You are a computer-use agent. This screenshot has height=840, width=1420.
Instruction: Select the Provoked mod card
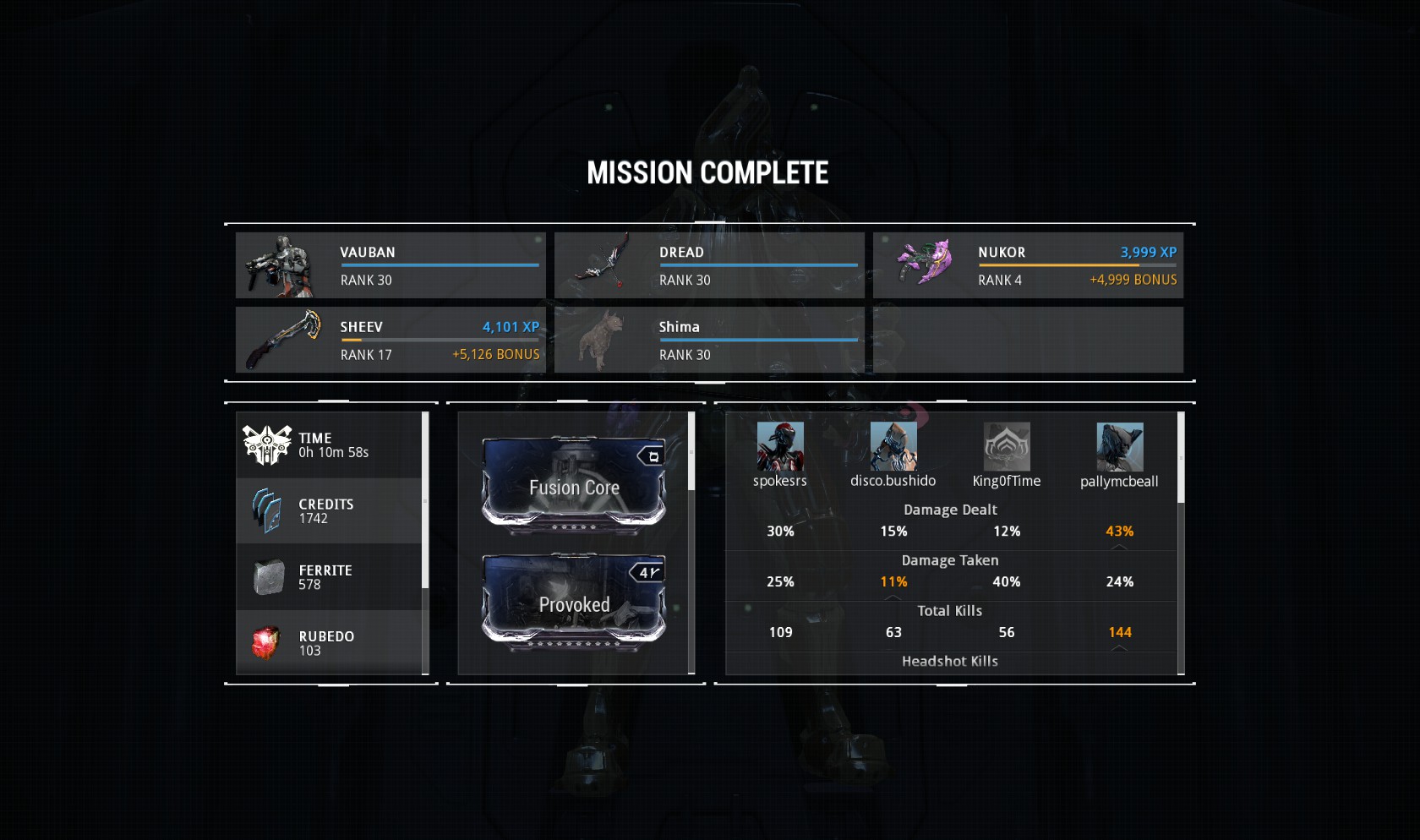[574, 603]
